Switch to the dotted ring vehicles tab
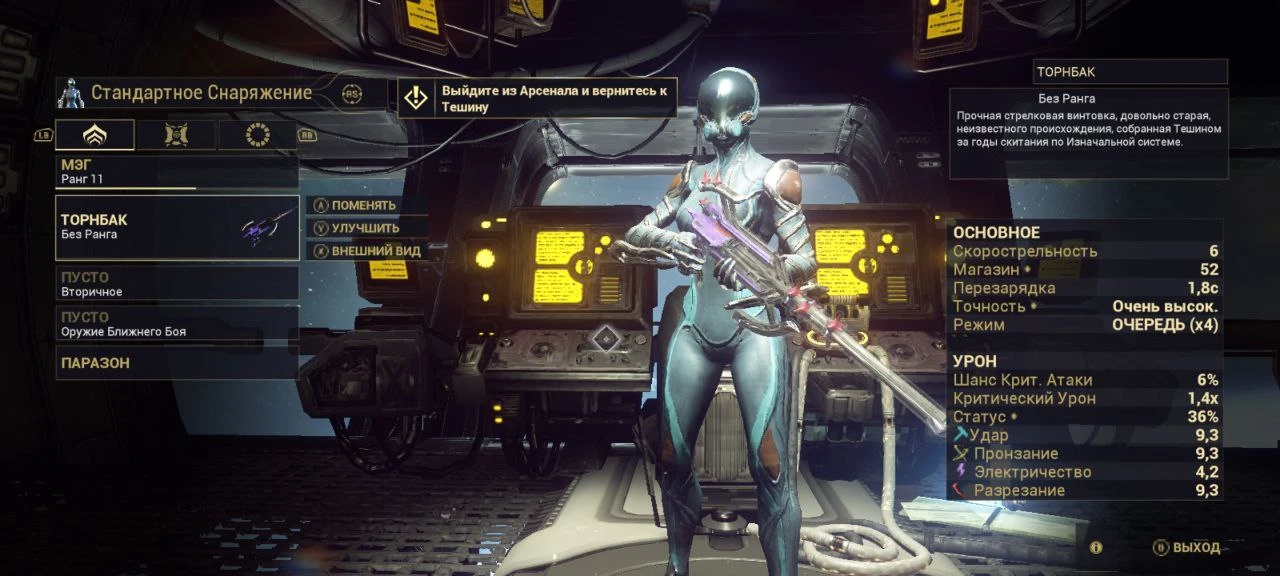This screenshot has height=576, width=1280. [258, 135]
